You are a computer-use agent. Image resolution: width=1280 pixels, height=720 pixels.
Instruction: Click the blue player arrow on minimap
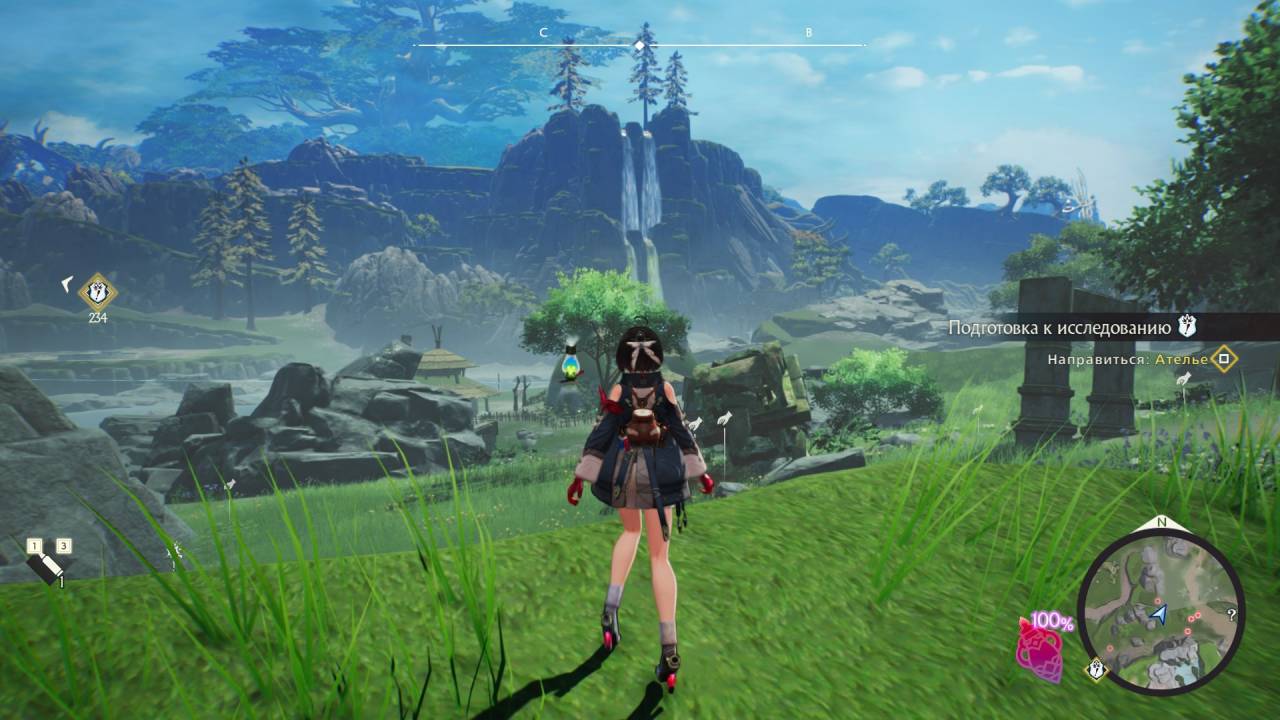point(1159,613)
